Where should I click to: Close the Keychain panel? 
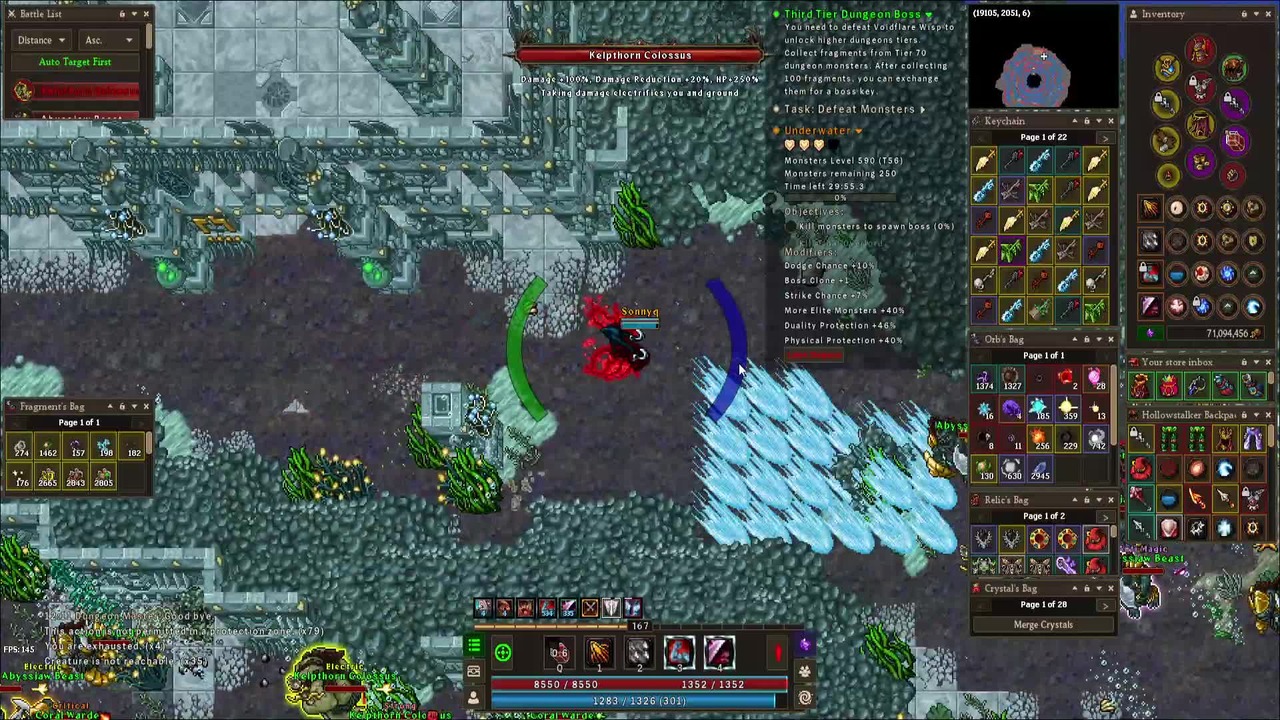[x=1110, y=121]
